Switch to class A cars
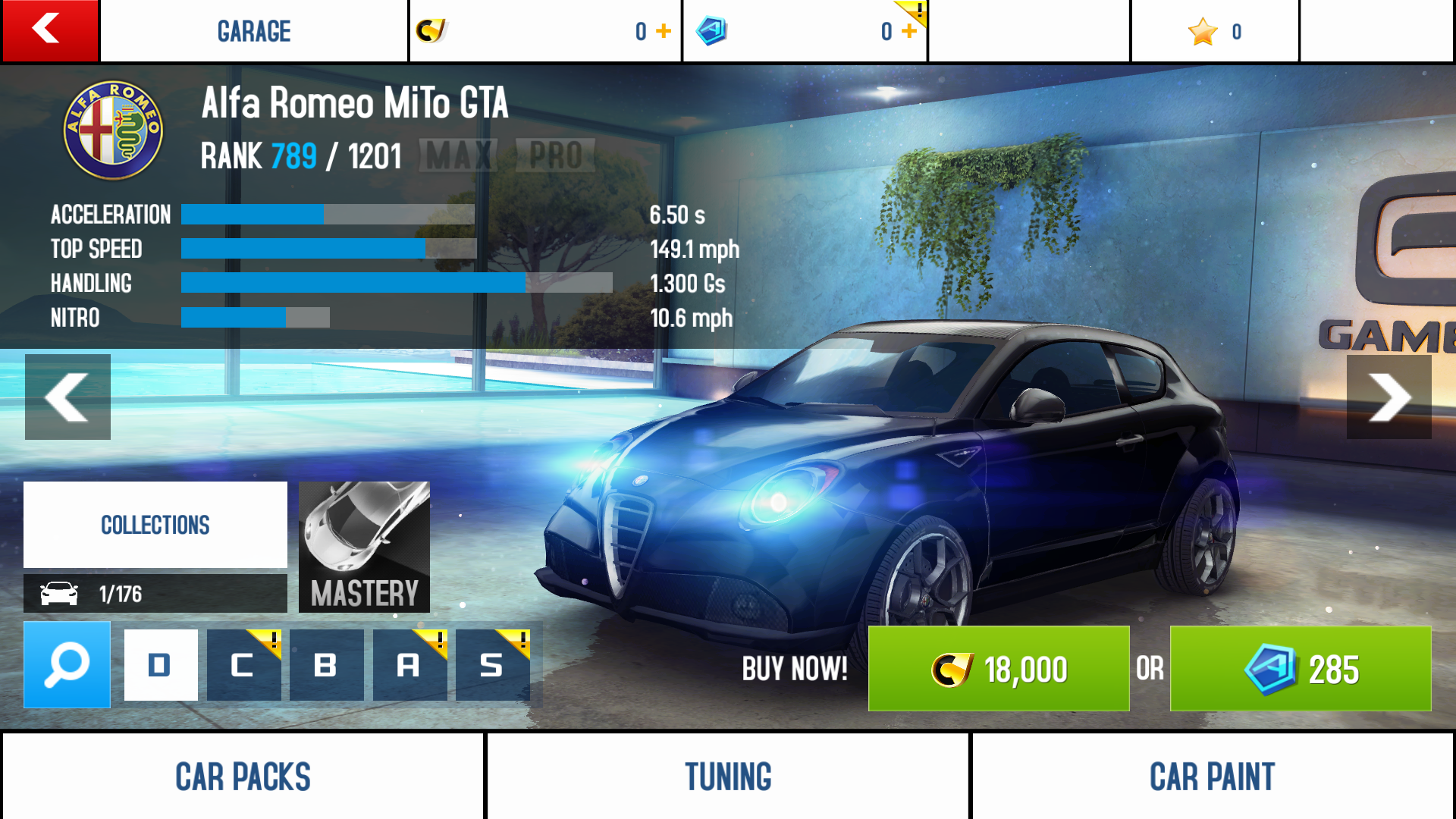Image resolution: width=1456 pixels, height=819 pixels. [x=409, y=665]
